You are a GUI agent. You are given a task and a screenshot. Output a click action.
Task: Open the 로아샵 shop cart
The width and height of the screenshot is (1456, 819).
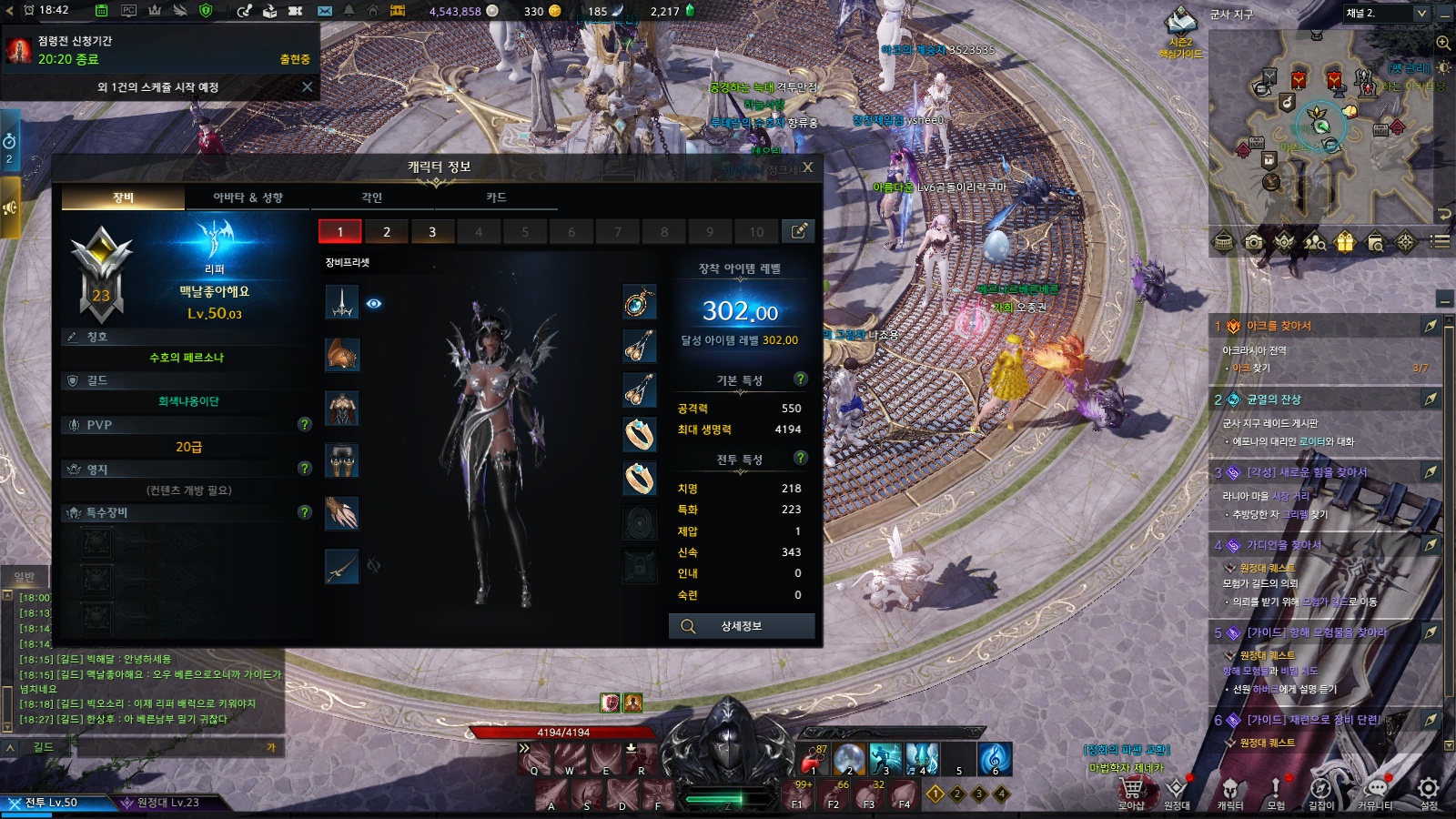tap(1131, 791)
